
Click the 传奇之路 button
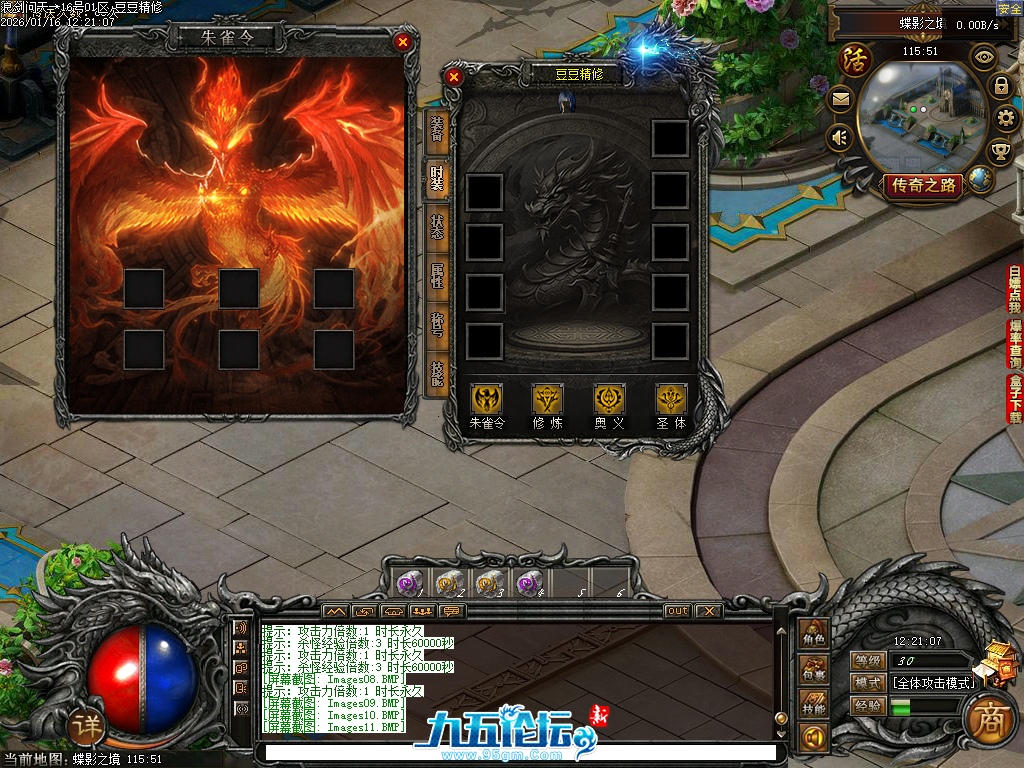pyautogui.click(x=922, y=185)
